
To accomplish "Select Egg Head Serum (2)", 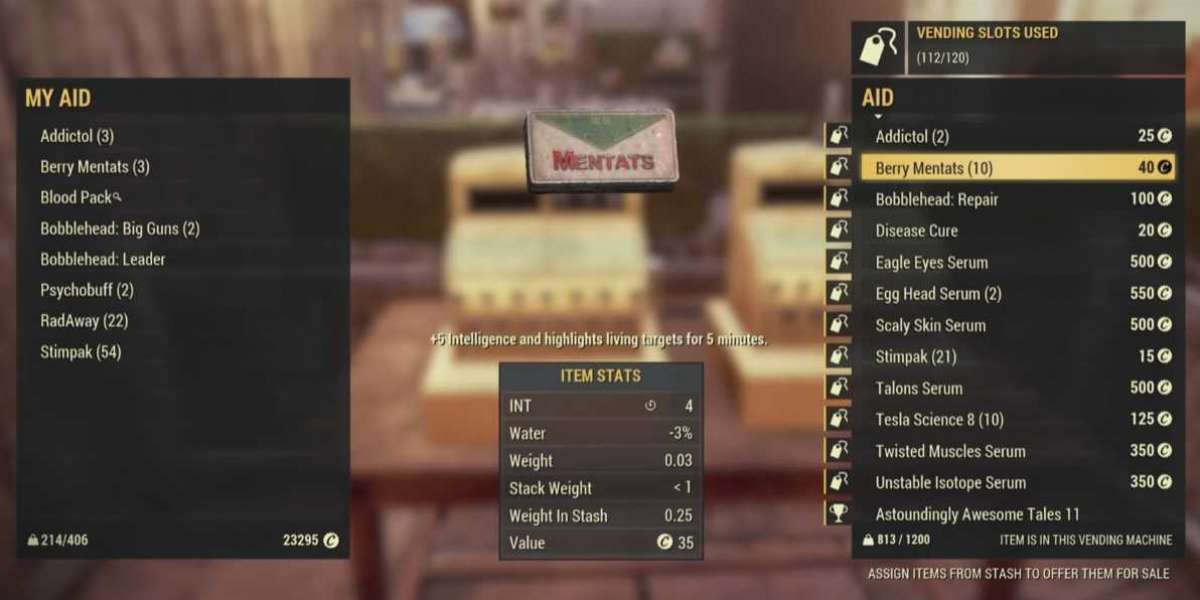I will (1015, 294).
